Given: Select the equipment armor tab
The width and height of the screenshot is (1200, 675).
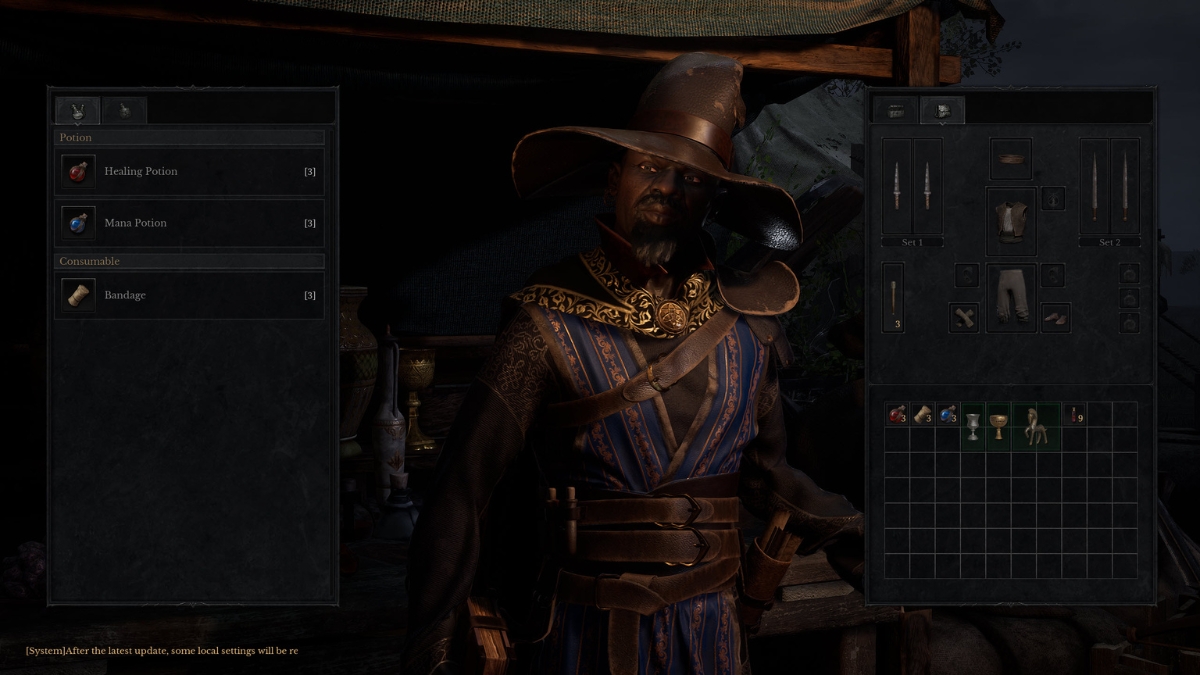Looking at the screenshot, I should coord(942,110).
